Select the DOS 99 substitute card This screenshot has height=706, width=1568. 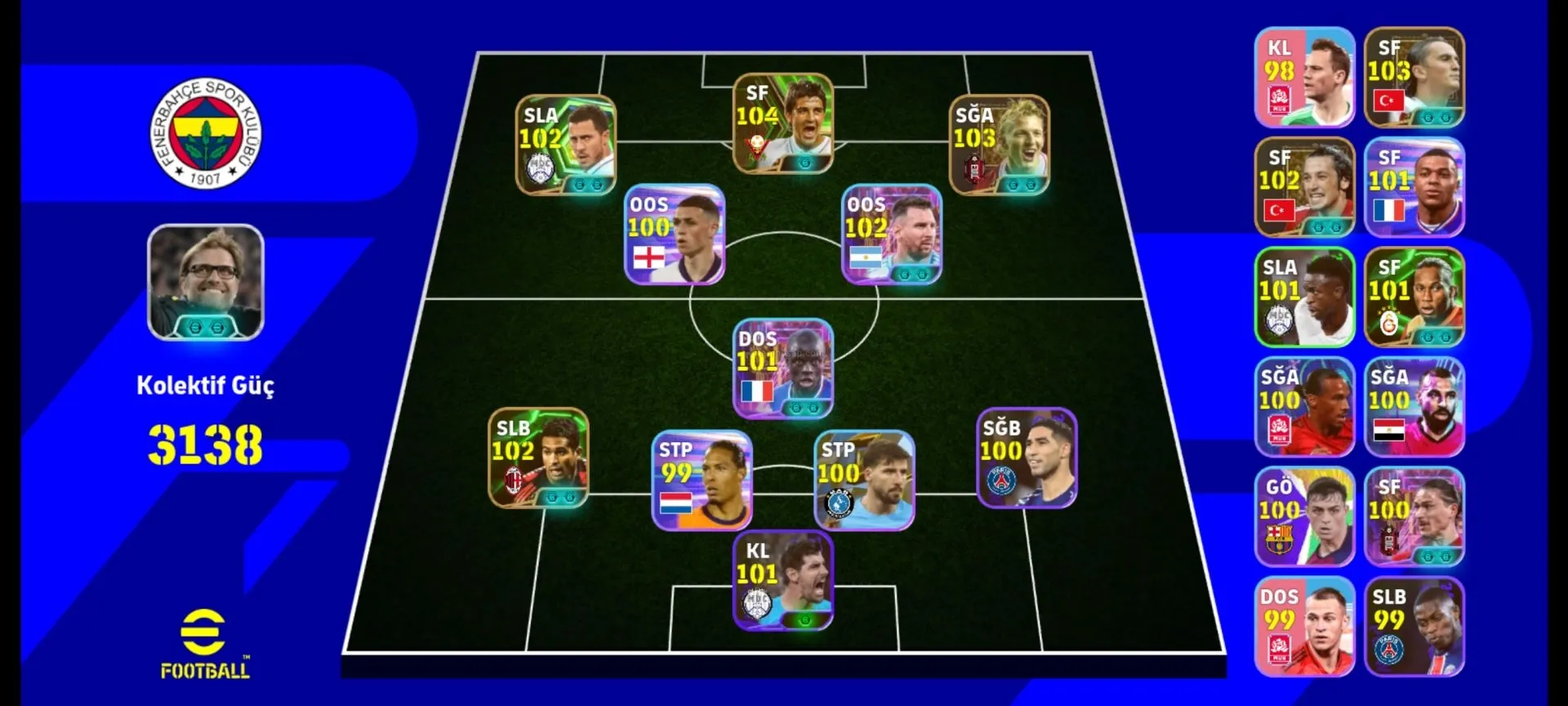1304,627
